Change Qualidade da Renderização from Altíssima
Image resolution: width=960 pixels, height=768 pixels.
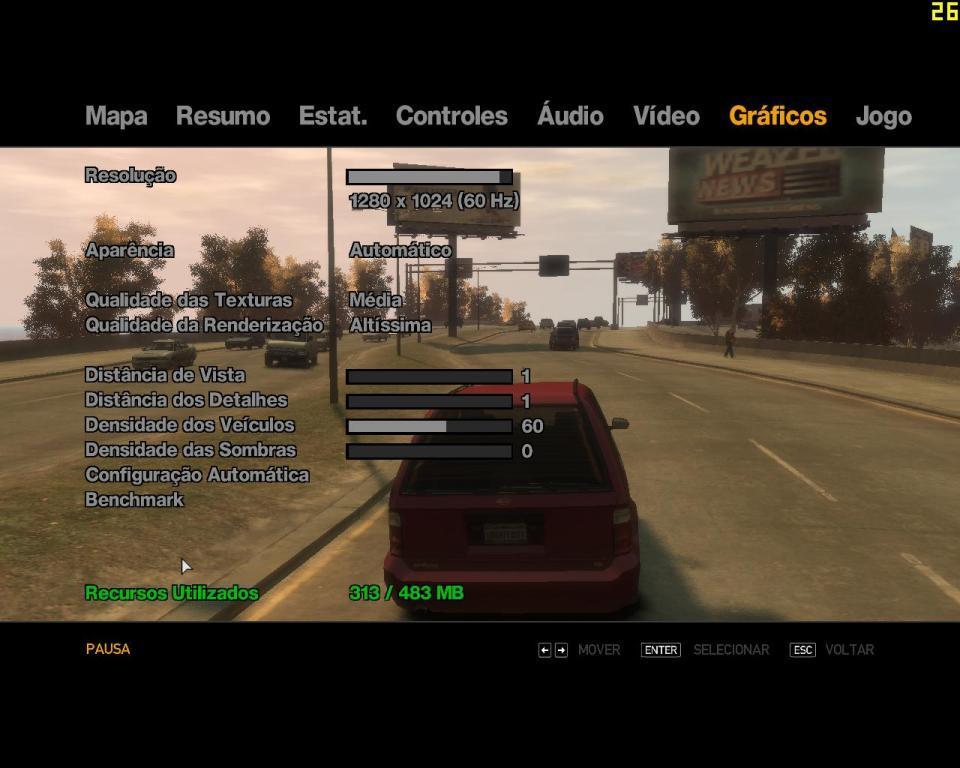(390, 325)
